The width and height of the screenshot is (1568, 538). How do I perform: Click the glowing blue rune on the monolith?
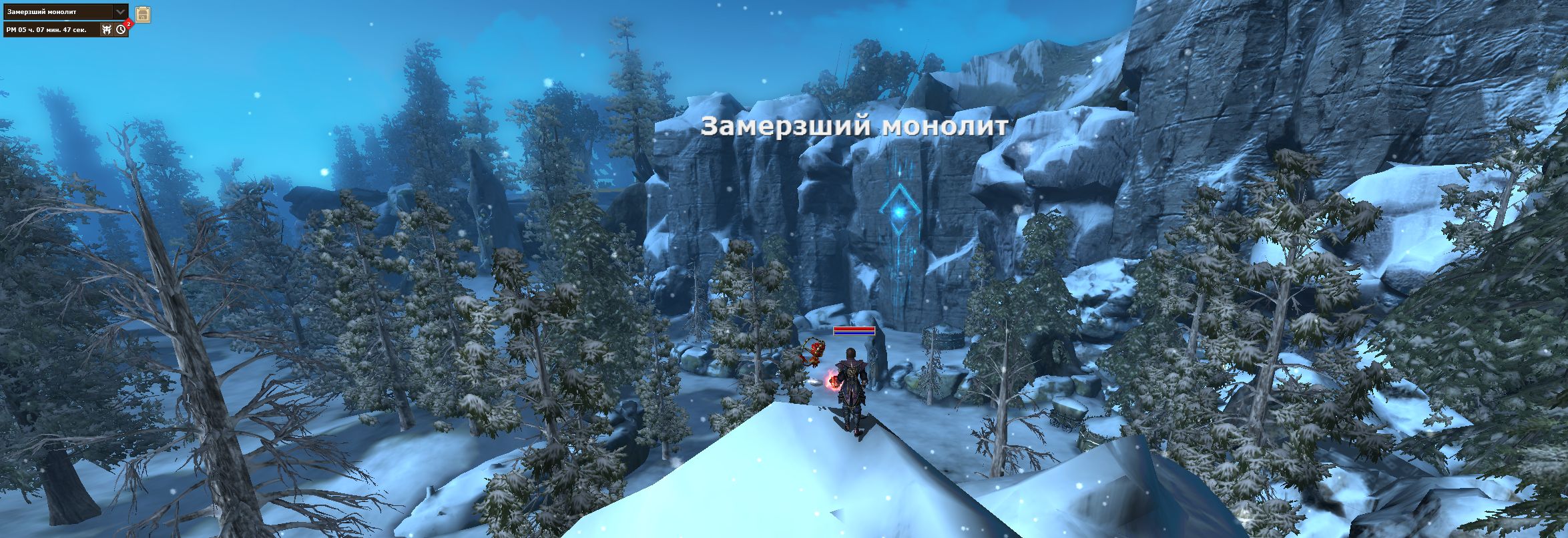point(899,212)
